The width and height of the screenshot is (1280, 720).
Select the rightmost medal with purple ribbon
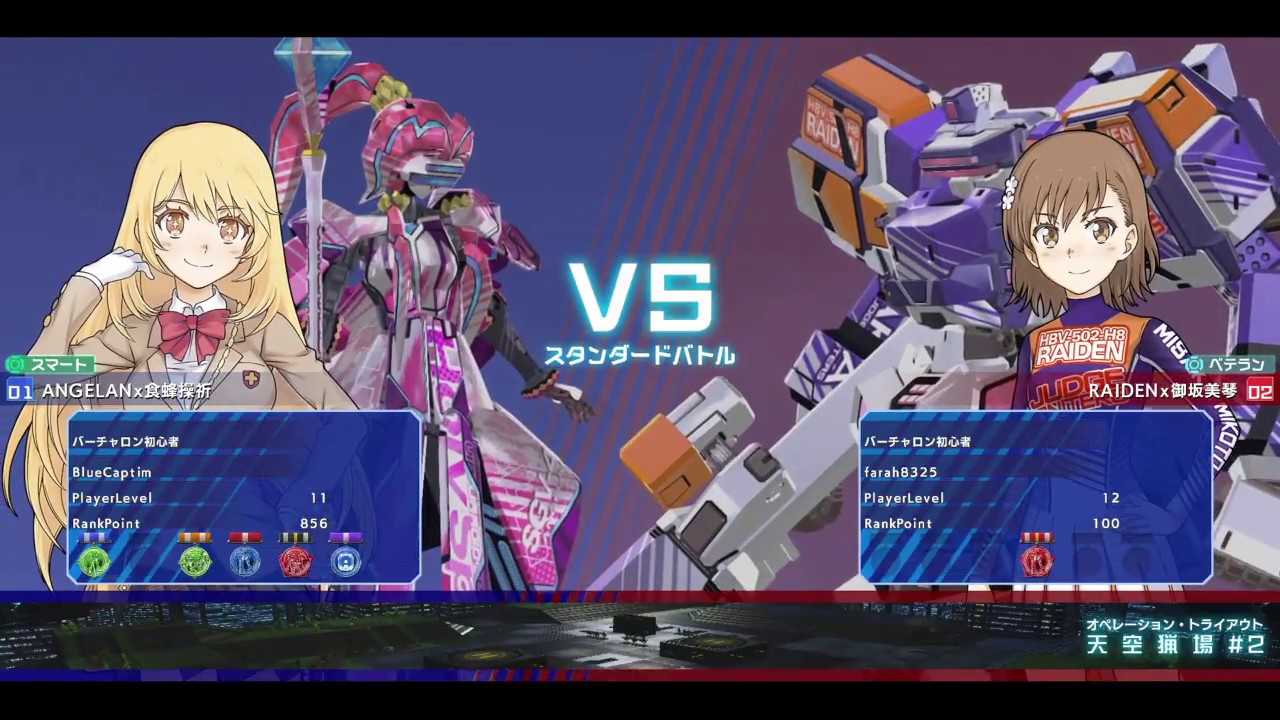click(345, 563)
